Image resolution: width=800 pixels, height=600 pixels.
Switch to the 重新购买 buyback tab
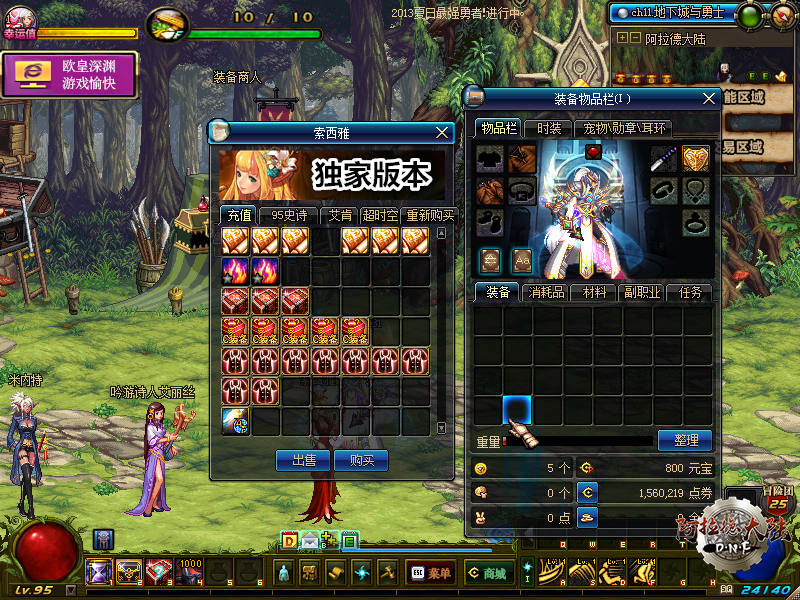click(x=430, y=215)
